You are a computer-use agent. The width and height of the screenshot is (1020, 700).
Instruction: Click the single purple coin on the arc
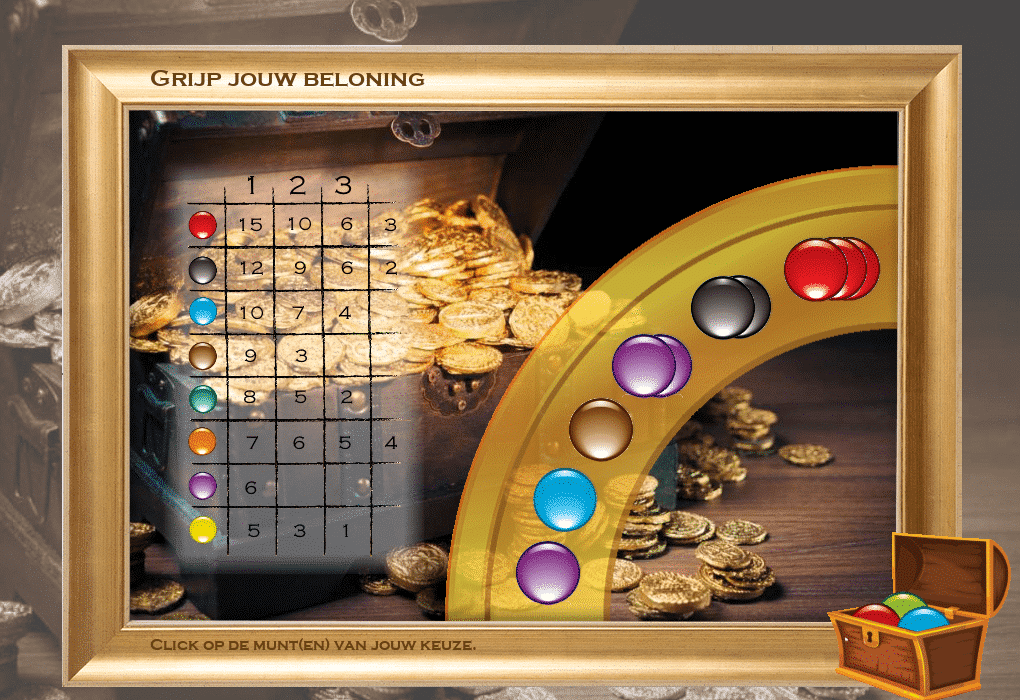coord(548,572)
